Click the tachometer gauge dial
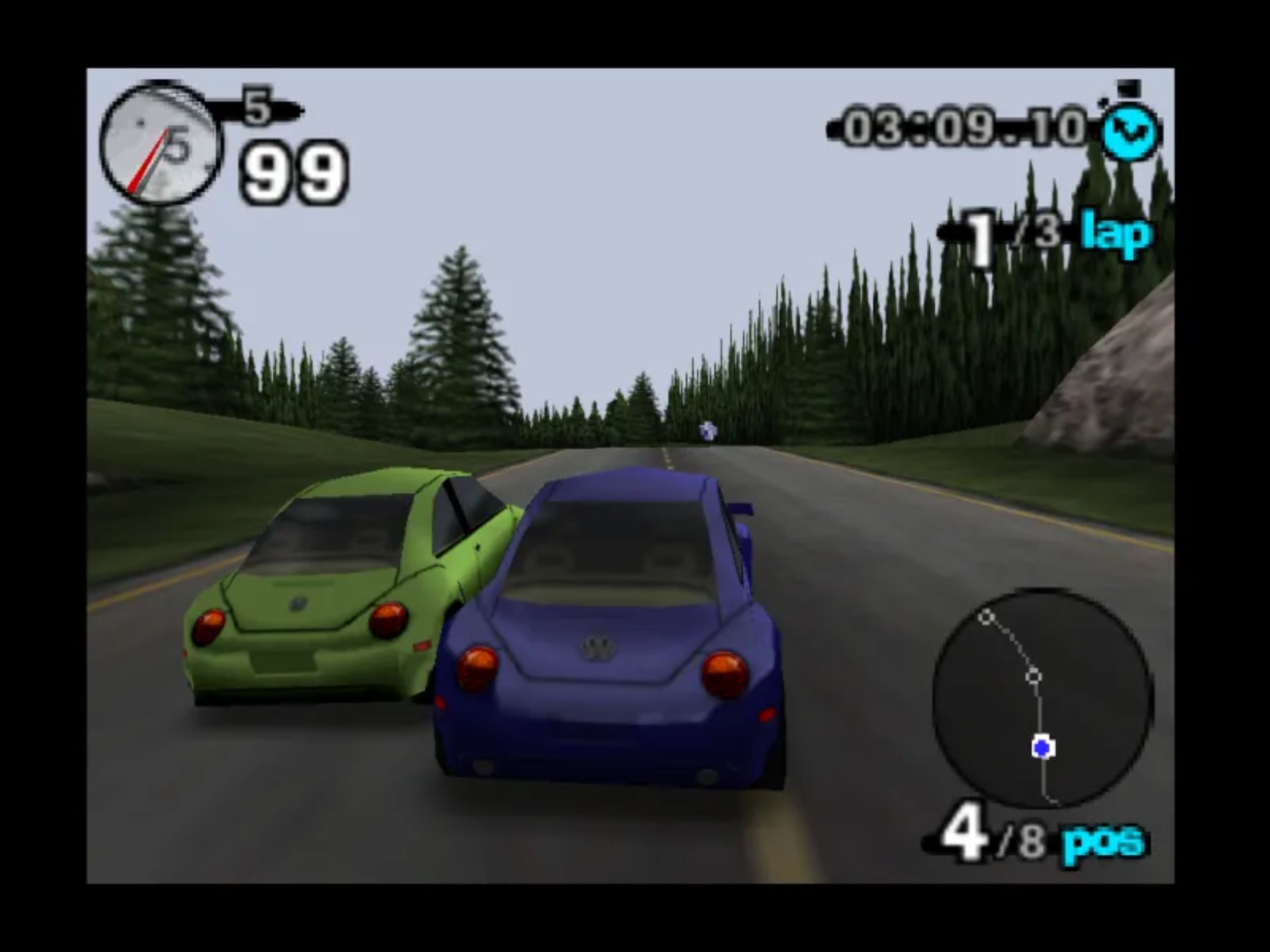The image size is (1270, 952). tap(159, 144)
